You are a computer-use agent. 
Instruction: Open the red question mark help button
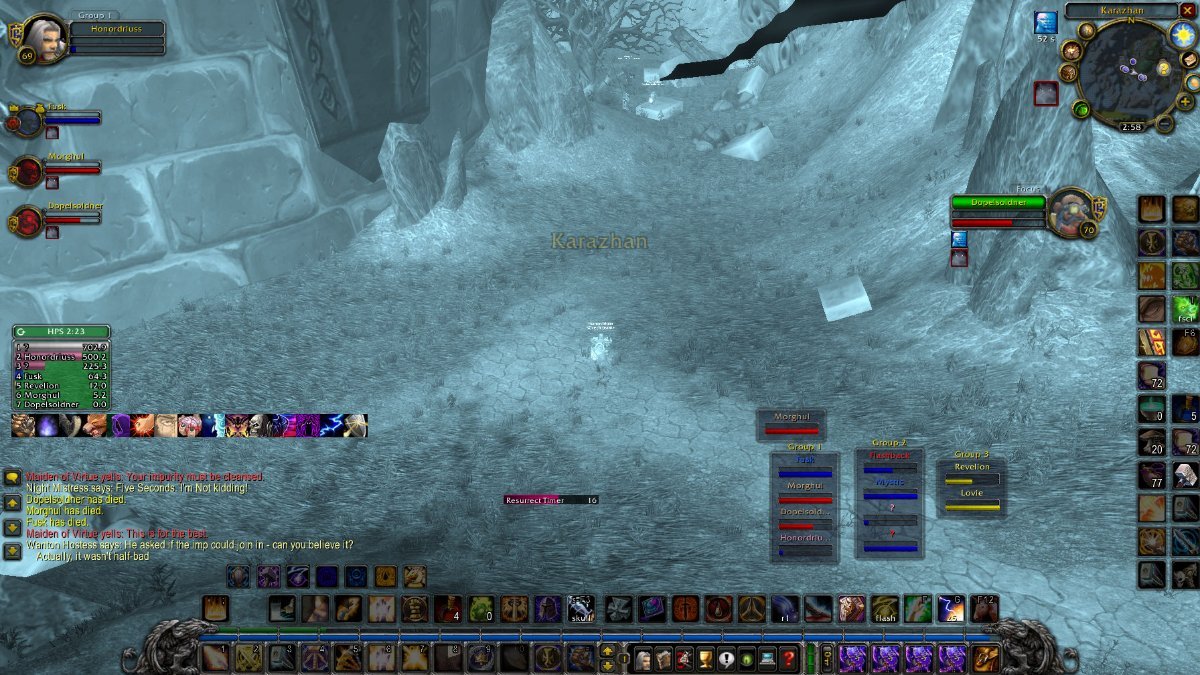[789, 659]
